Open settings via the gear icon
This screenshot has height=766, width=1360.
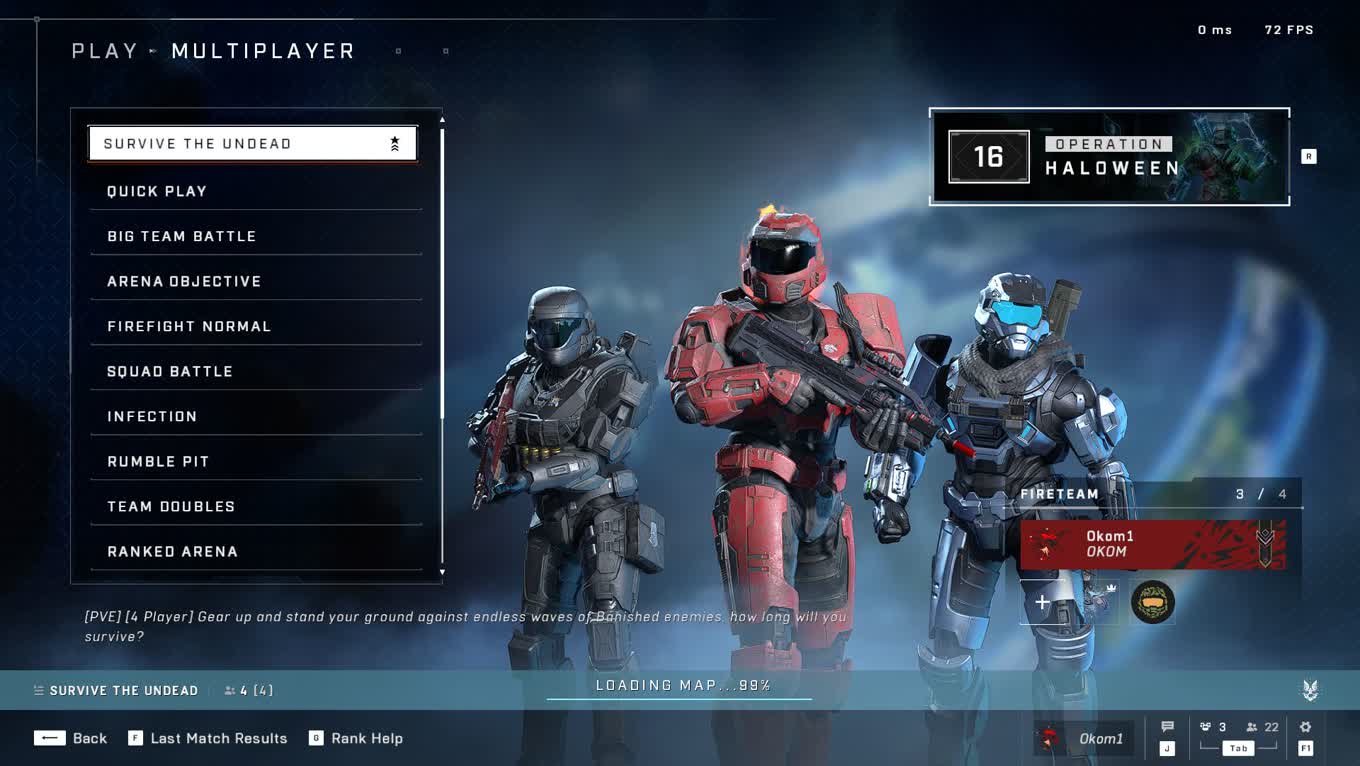point(1305,728)
